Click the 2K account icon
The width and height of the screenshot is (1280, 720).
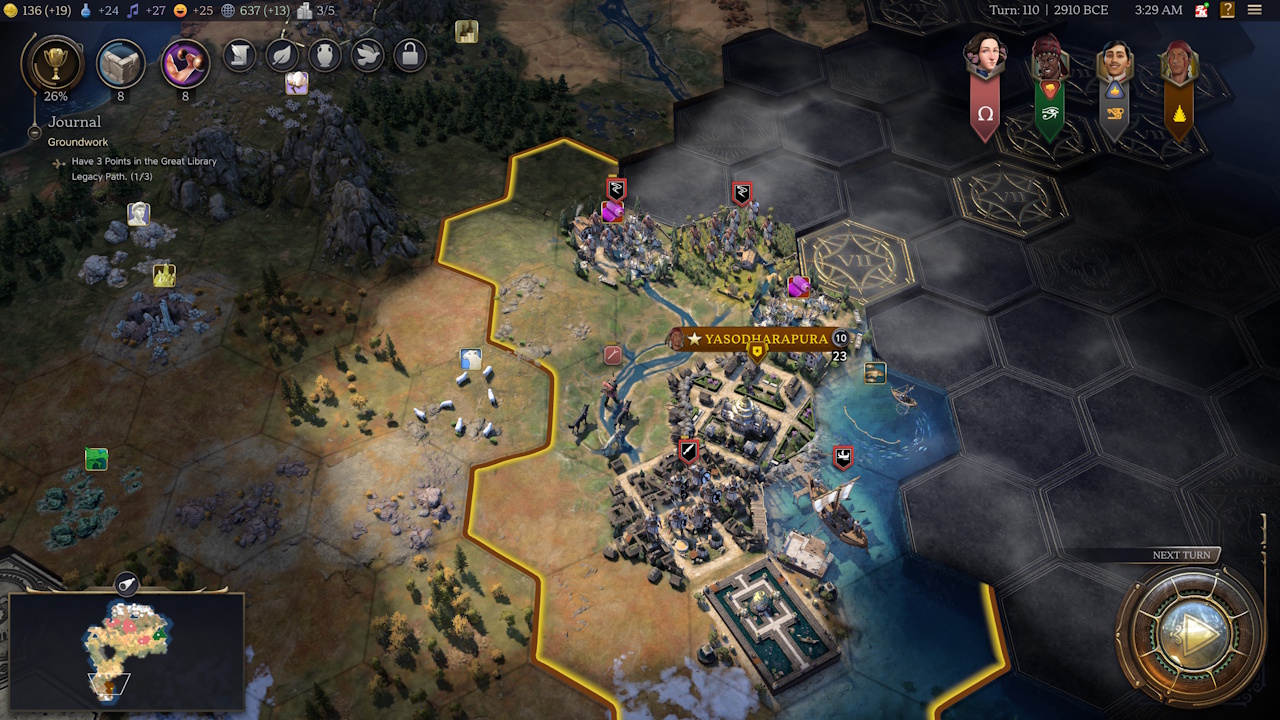1201,10
